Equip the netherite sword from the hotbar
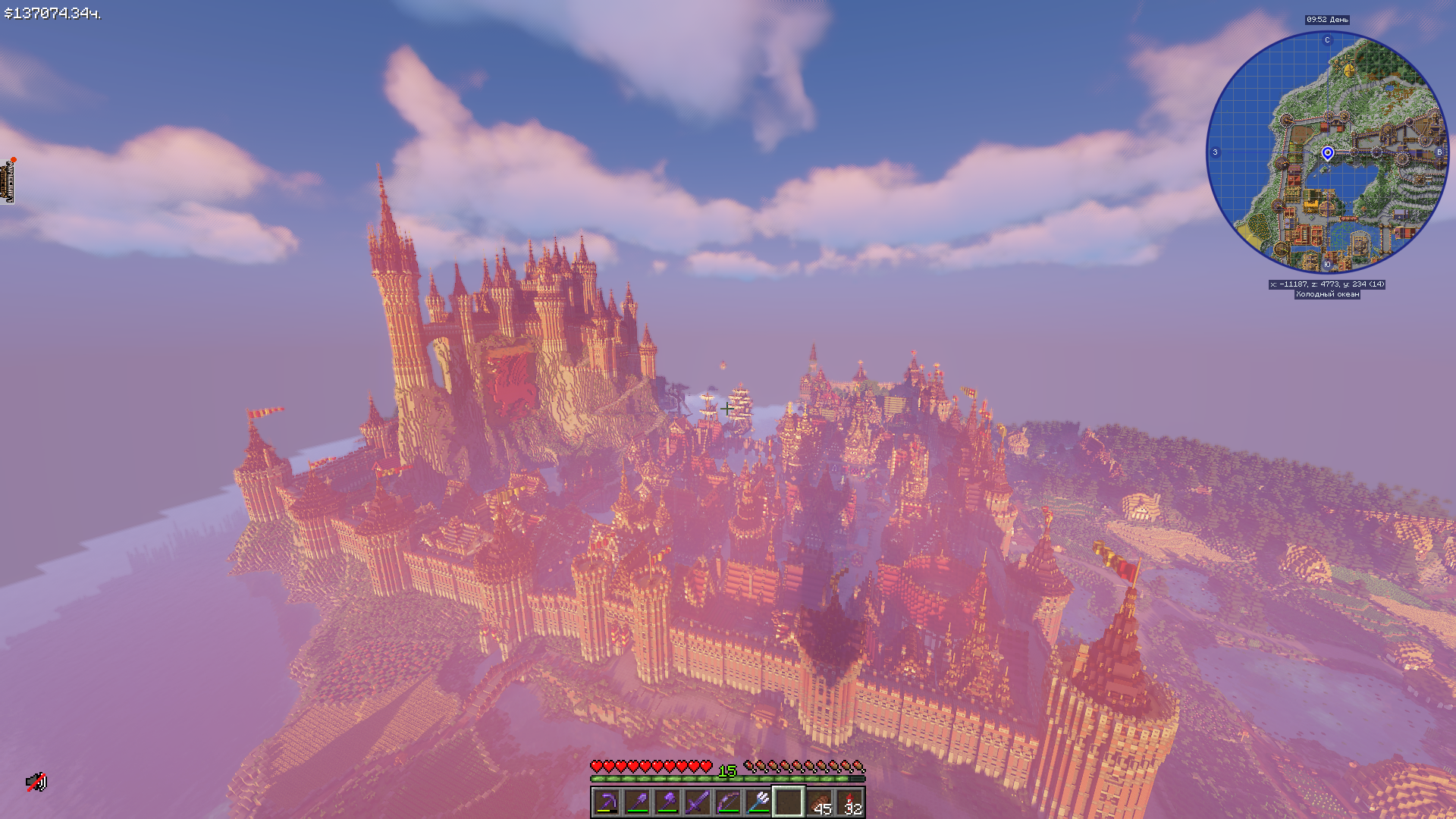 point(698,802)
